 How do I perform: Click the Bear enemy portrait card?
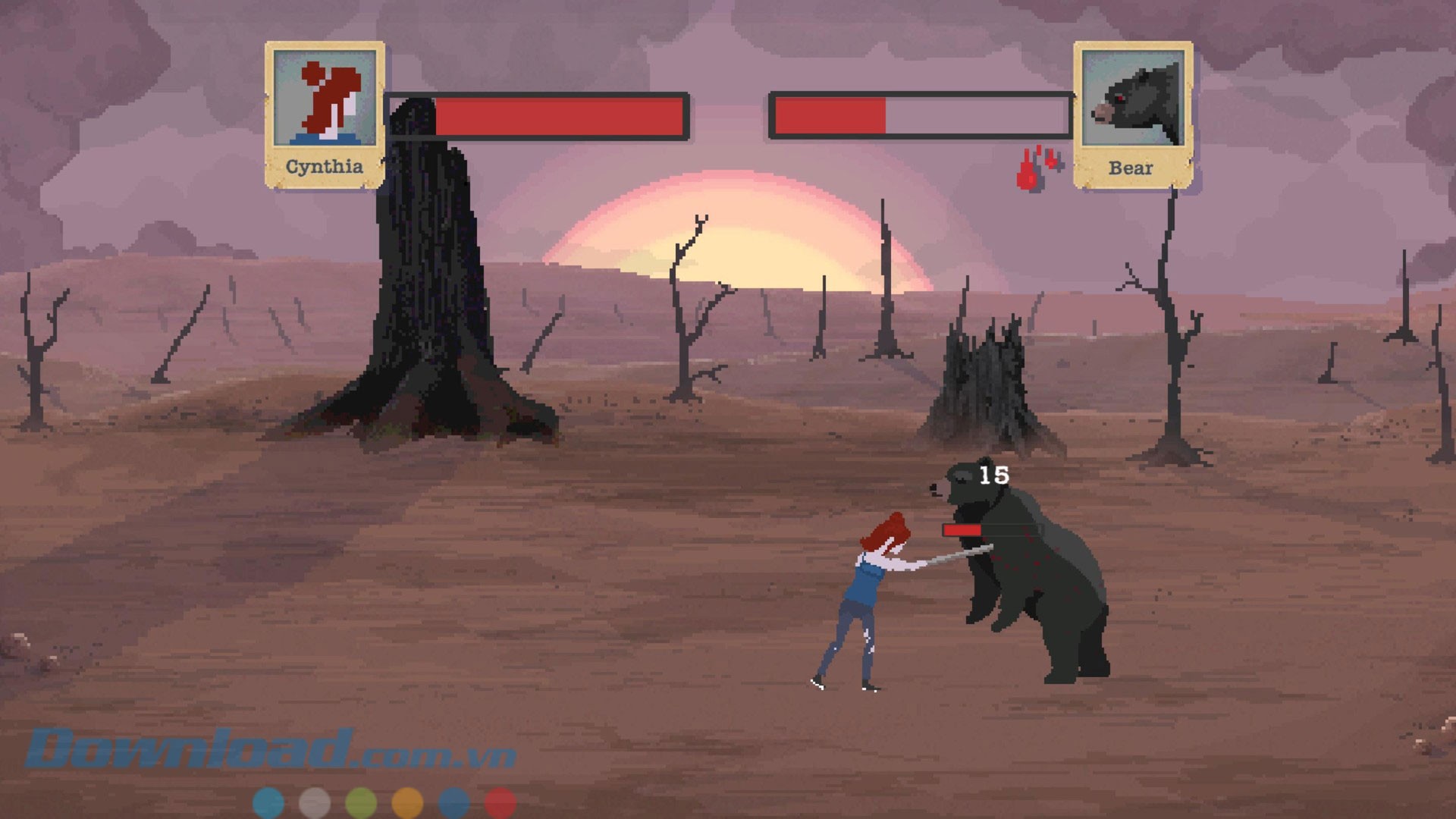1132,114
